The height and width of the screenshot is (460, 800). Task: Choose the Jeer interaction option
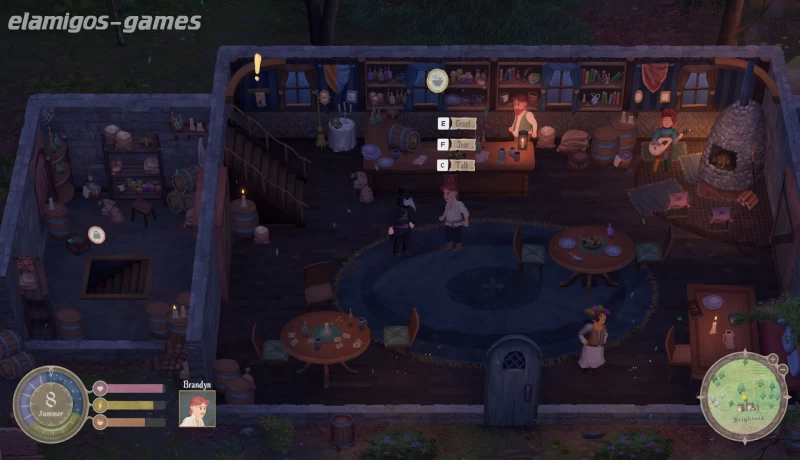tap(461, 144)
